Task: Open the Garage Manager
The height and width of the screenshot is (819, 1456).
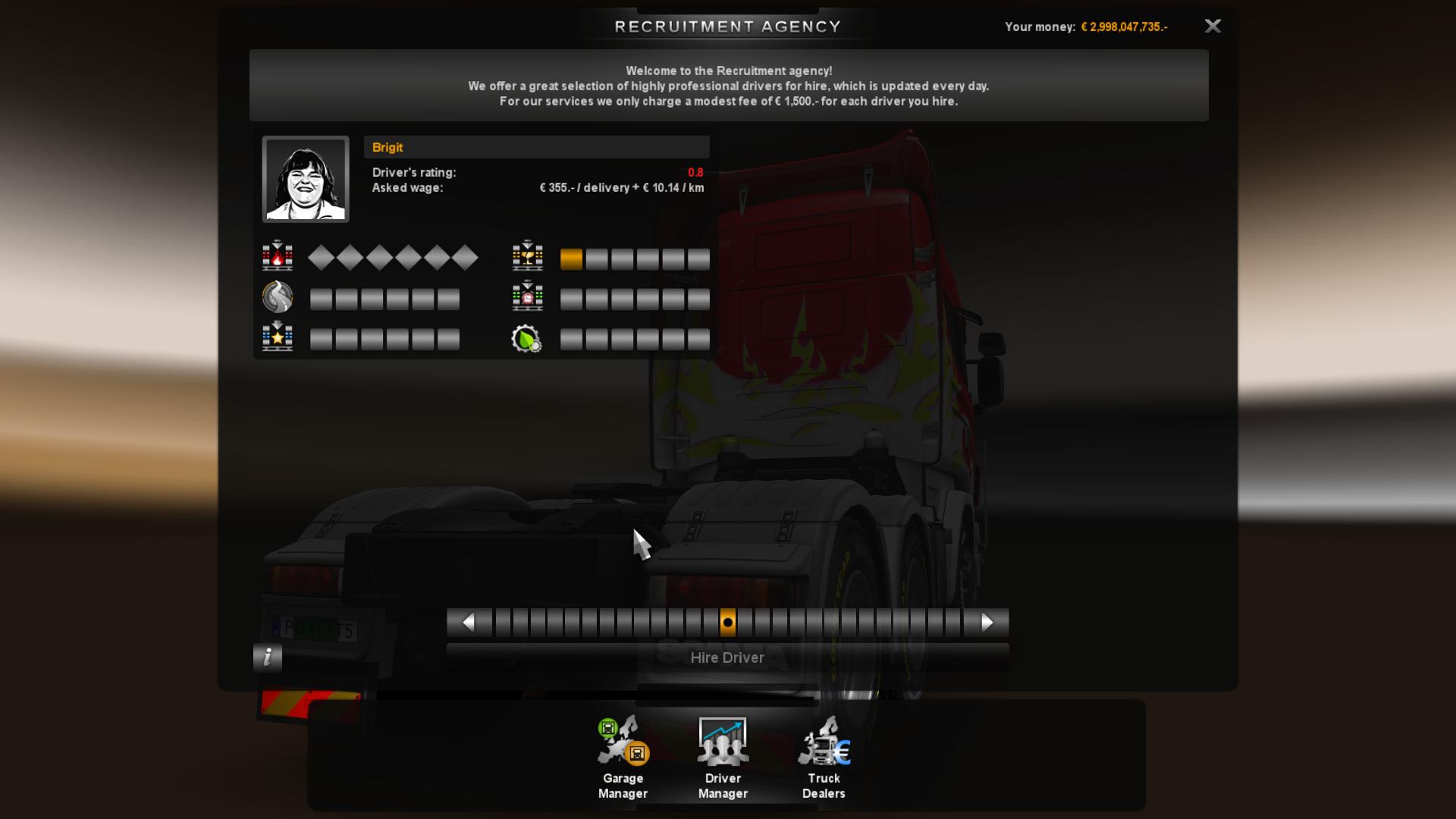Action: [x=623, y=758]
